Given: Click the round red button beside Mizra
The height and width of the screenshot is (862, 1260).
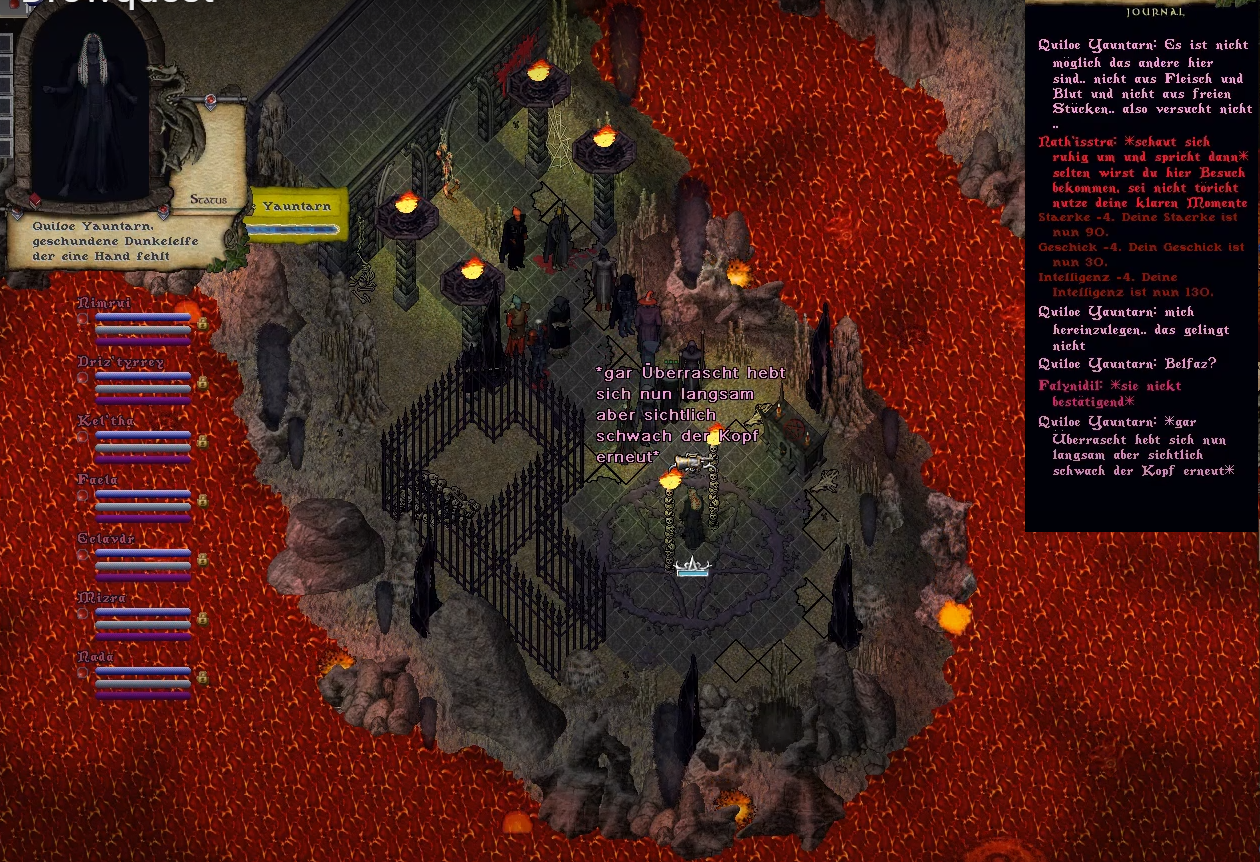Looking at the screenshot, I should point(83,615).
